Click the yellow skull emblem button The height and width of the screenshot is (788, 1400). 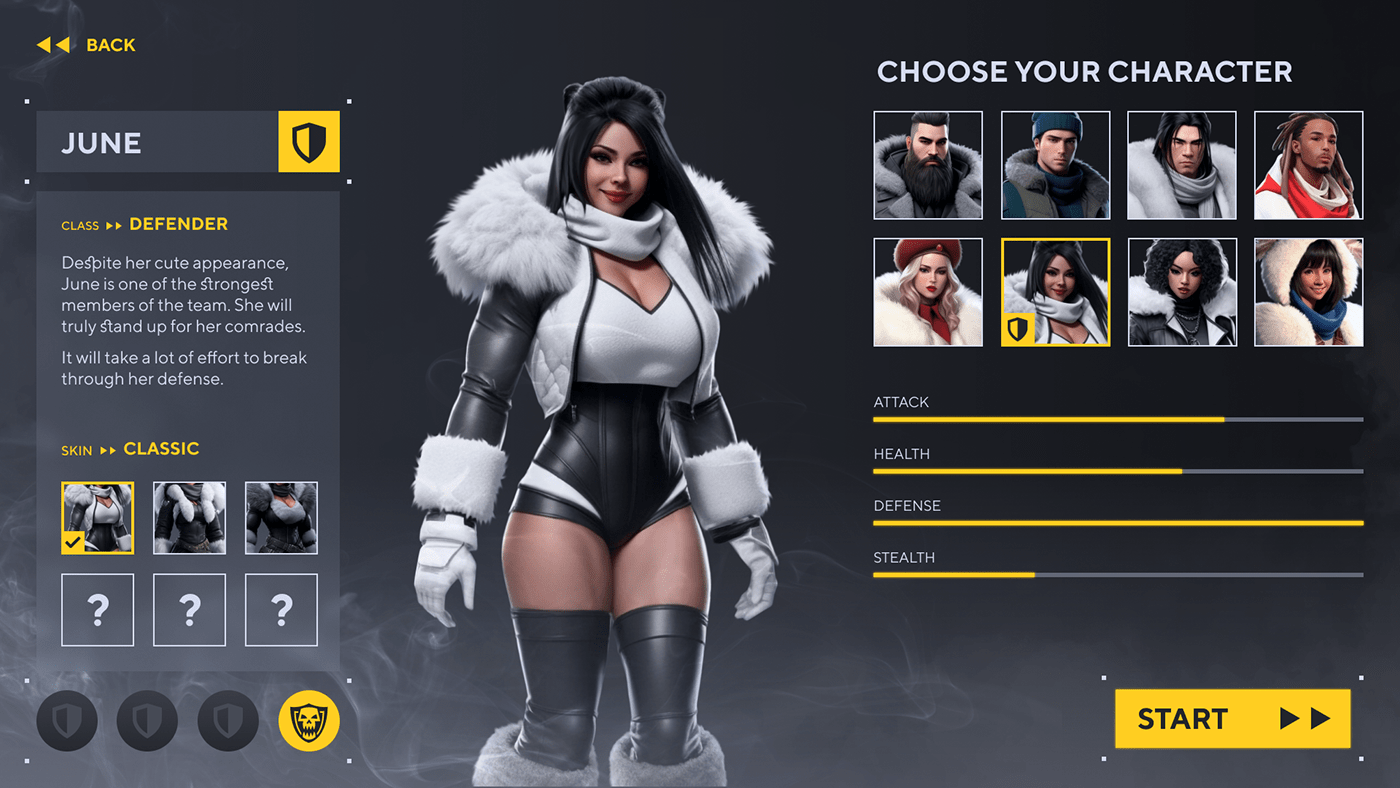click(x=309, y=720)
